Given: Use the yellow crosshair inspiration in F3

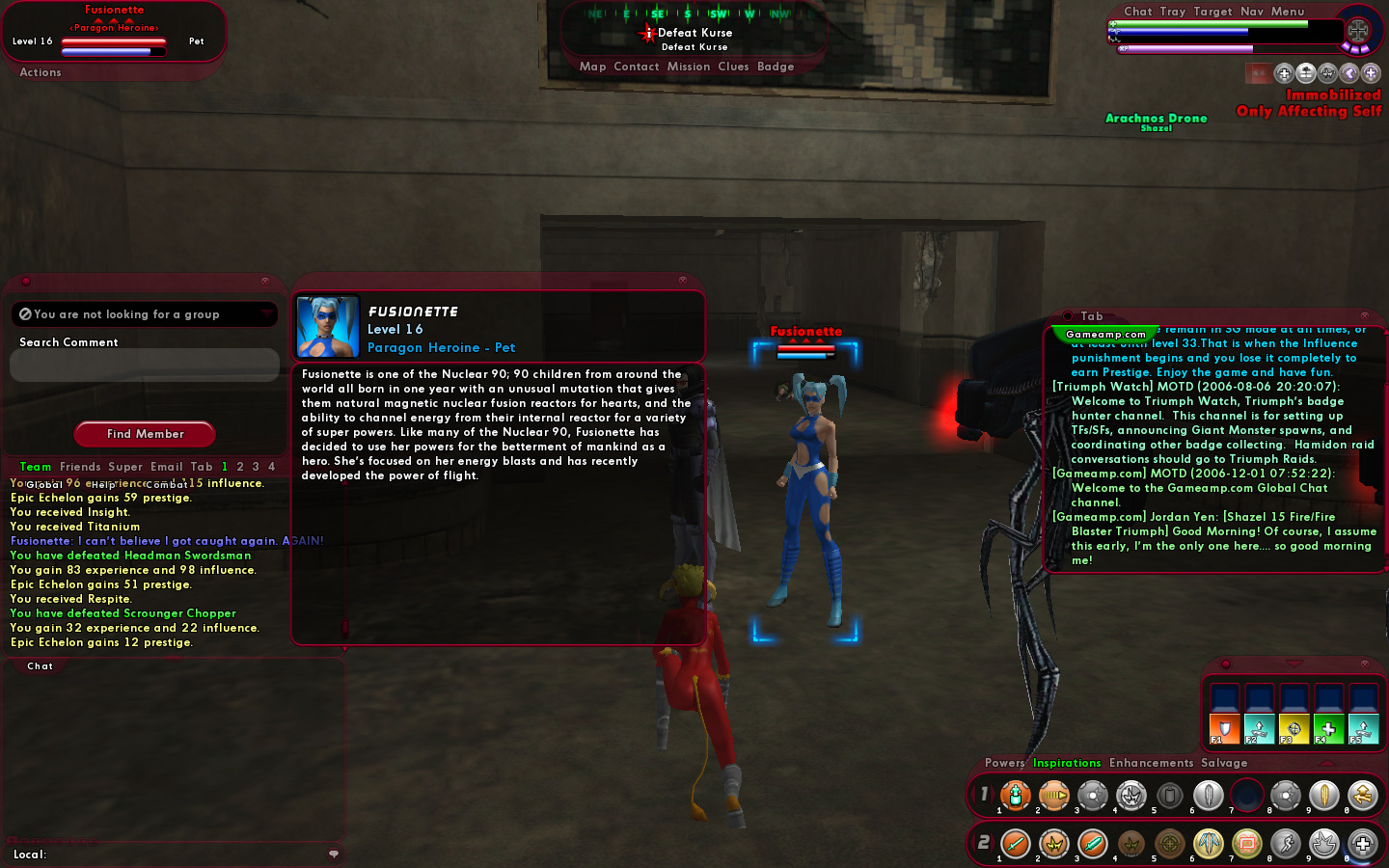Looking at the screenshot, I should [x=1294, y=729].
